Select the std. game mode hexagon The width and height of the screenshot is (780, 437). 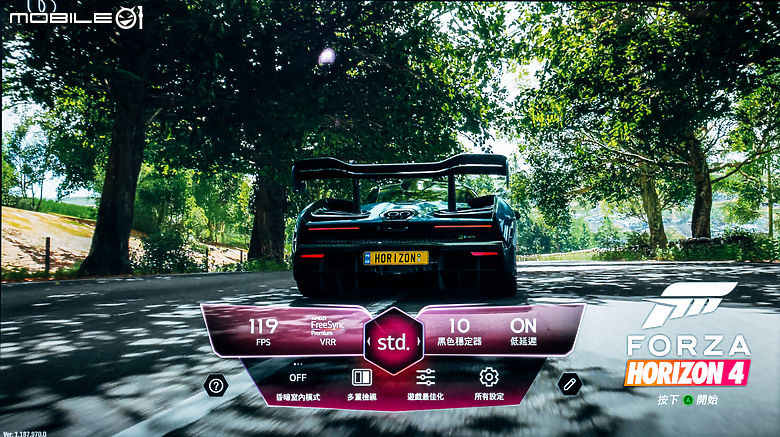click(x=392, y=341)
